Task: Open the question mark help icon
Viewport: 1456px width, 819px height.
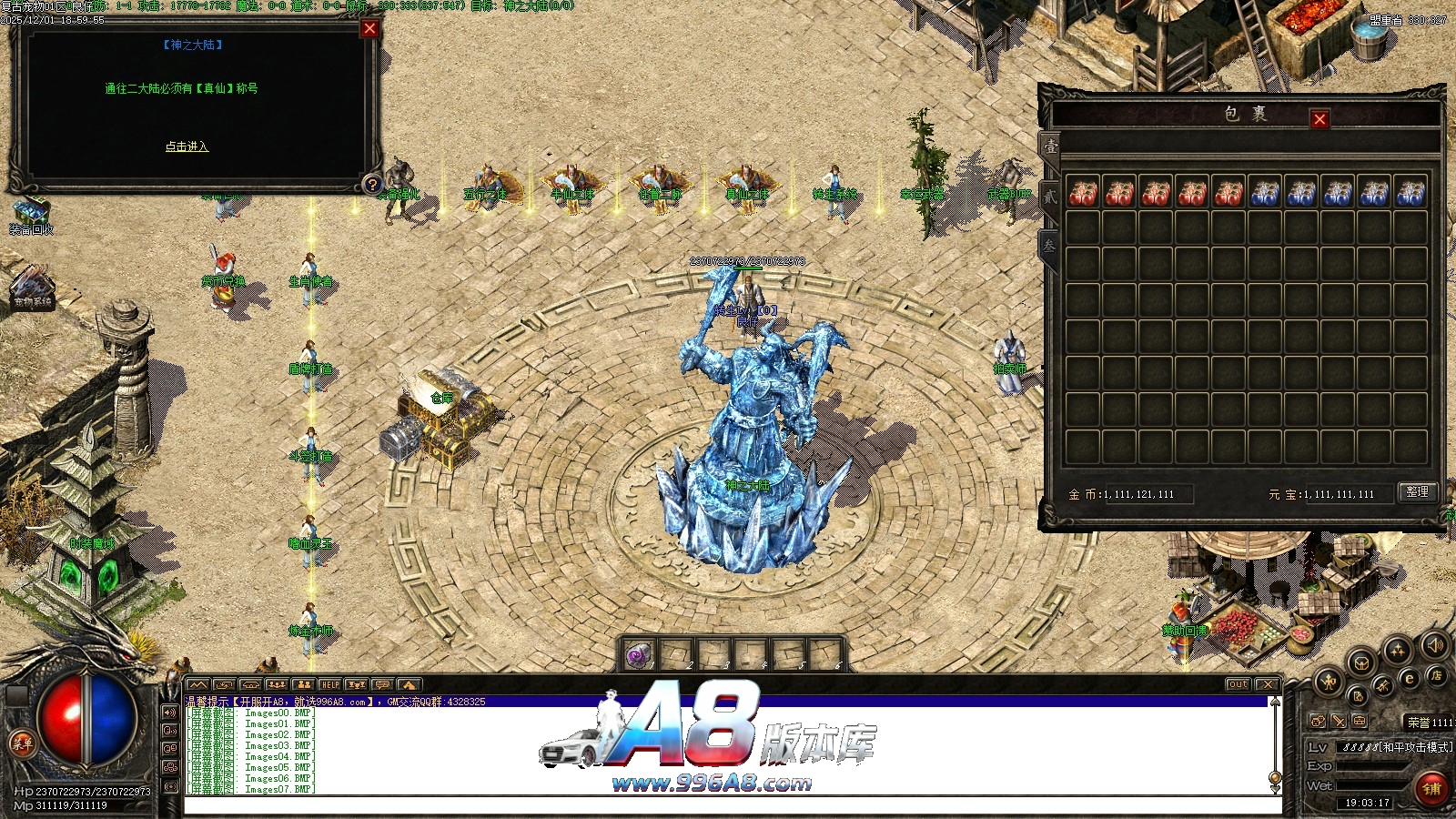Action: click(x=371, y=185)
